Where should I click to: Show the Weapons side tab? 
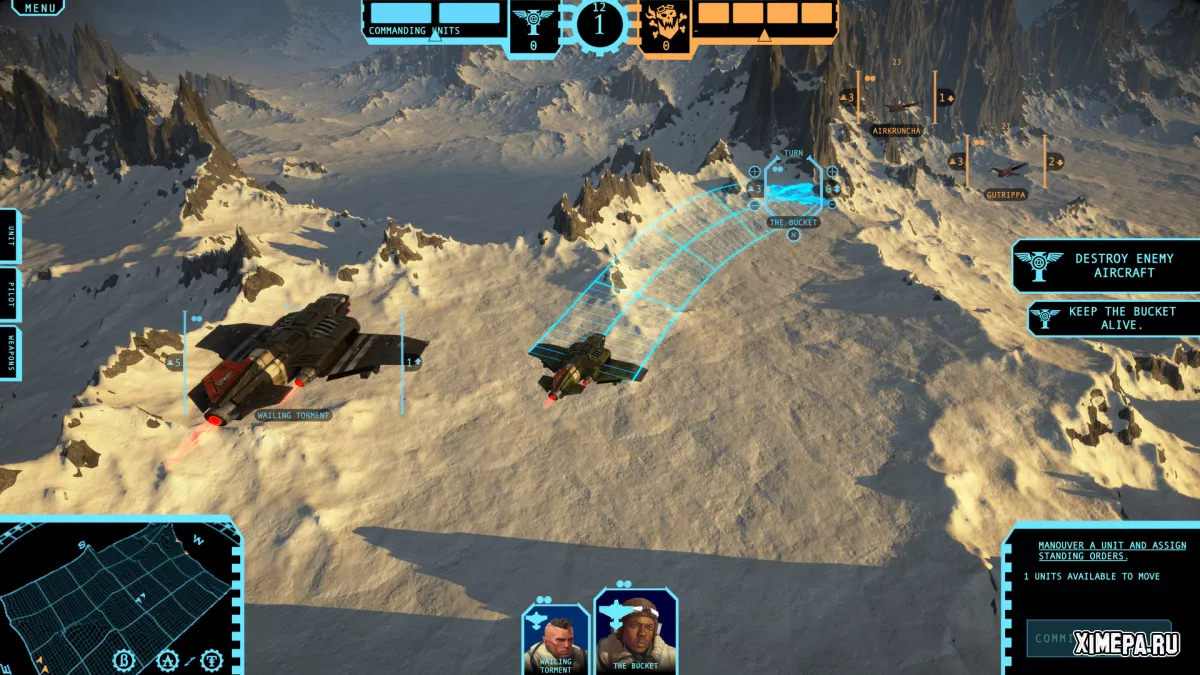(x=9, y=353)
